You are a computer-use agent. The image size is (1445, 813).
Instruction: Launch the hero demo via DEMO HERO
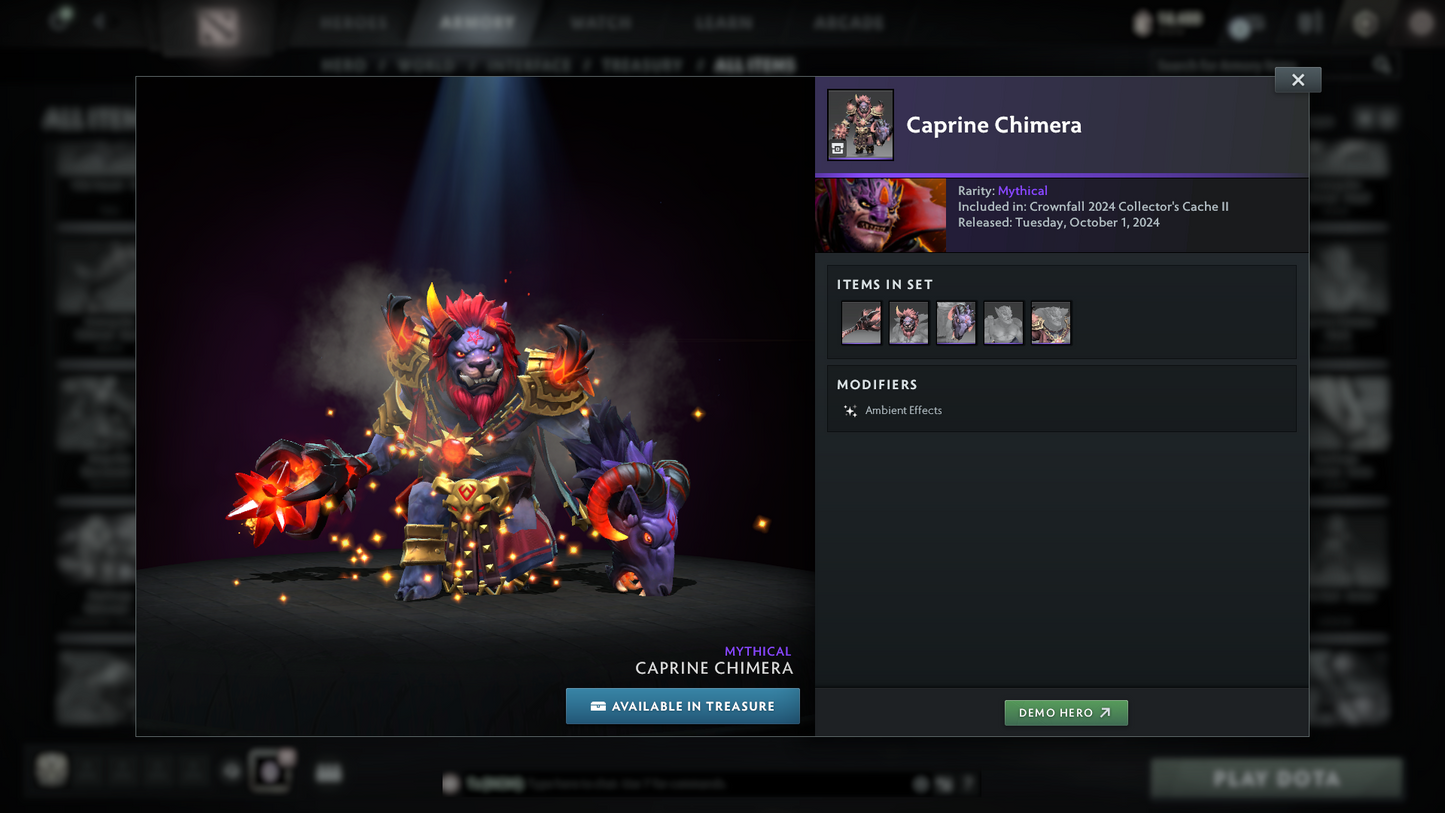(x=1066, y=712)
